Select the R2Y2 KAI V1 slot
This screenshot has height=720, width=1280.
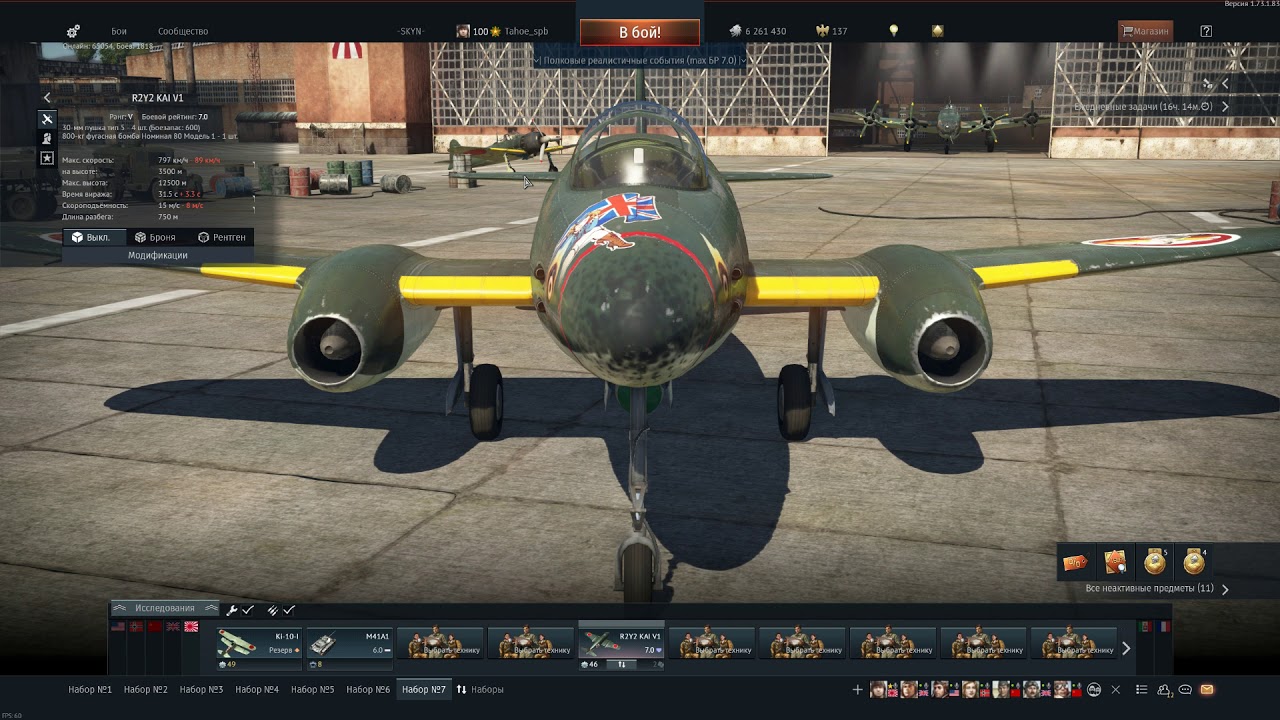[x=622, y=643]
